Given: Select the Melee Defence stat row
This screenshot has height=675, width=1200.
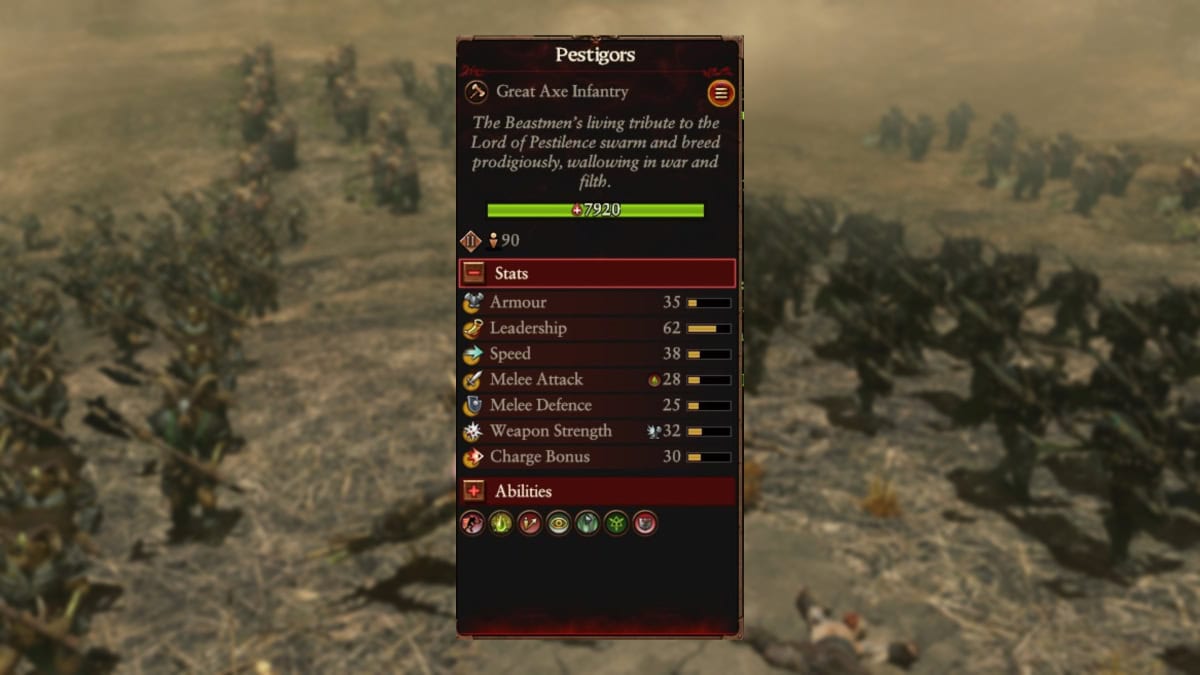Looking at the screenshot, I should (x=596, y=406).
